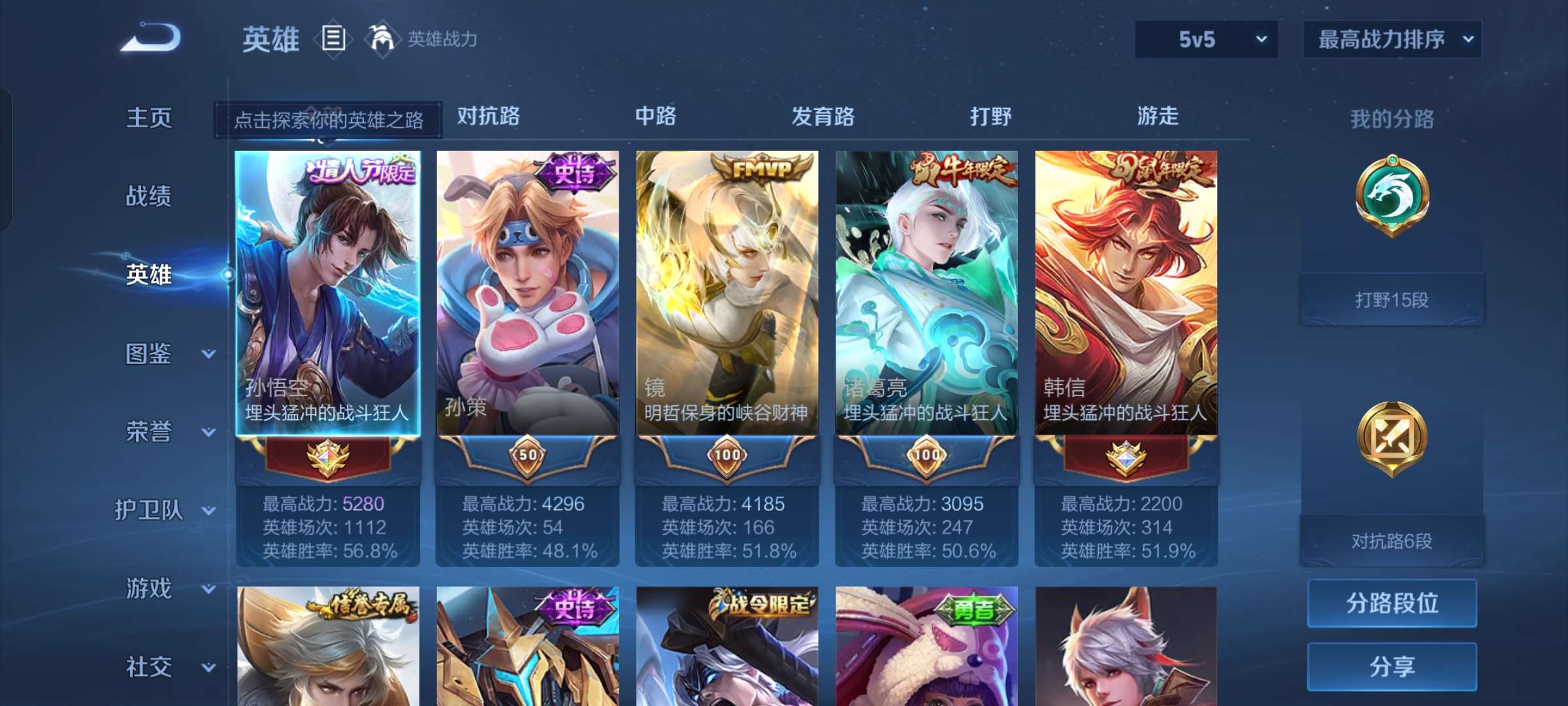Open the hero list icon beside 英雄 title

coord(333,39)
